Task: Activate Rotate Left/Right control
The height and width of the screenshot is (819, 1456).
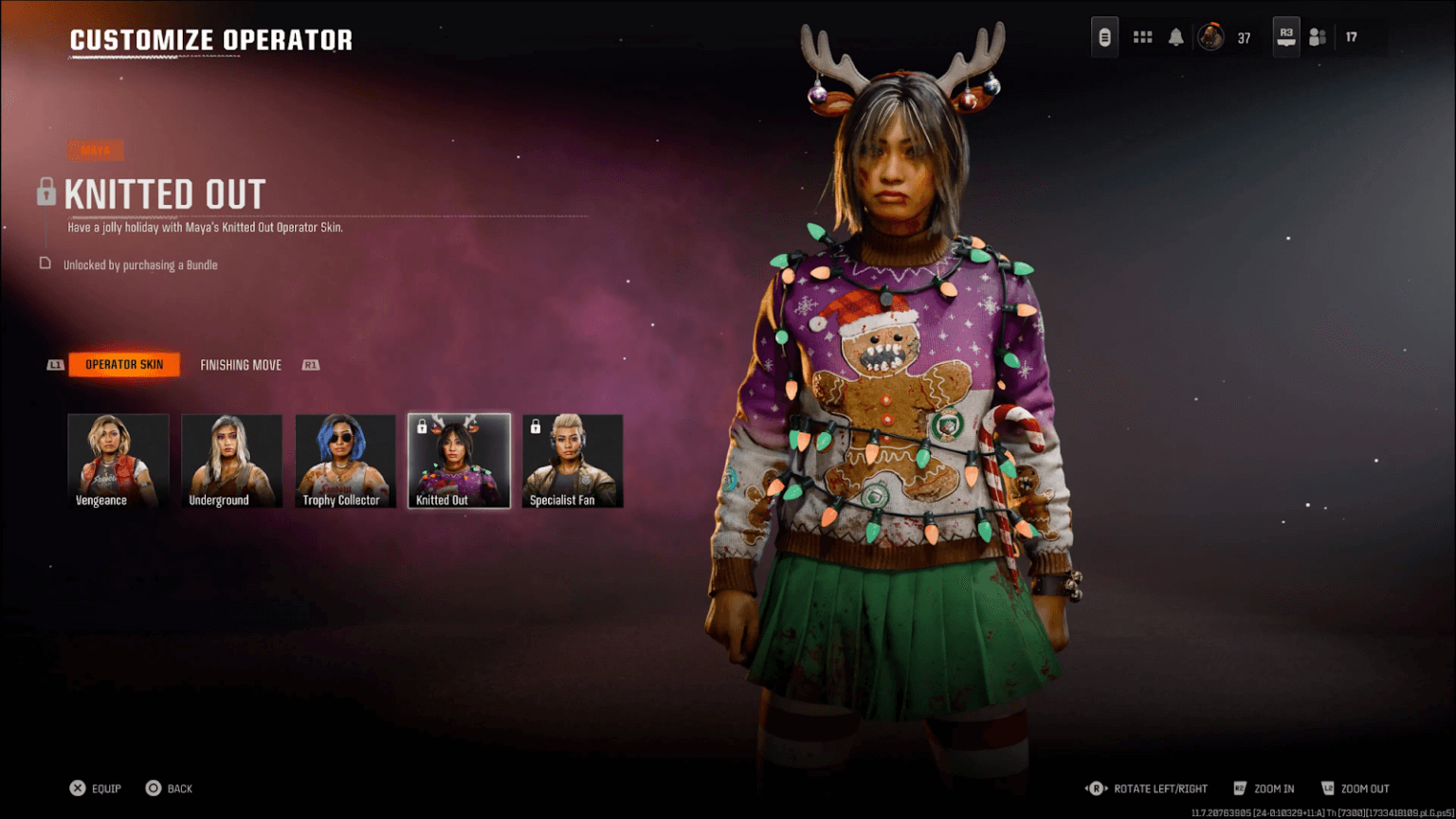Action: pos(1147,788)
